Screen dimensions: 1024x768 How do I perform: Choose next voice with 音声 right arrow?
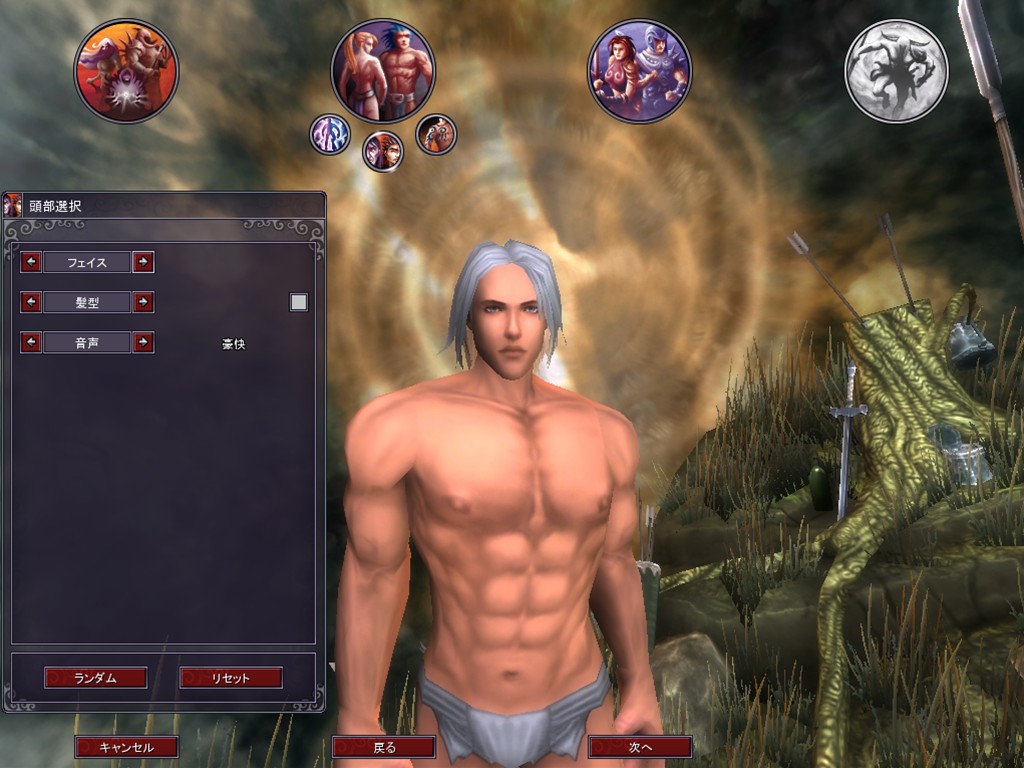(143, 342)
